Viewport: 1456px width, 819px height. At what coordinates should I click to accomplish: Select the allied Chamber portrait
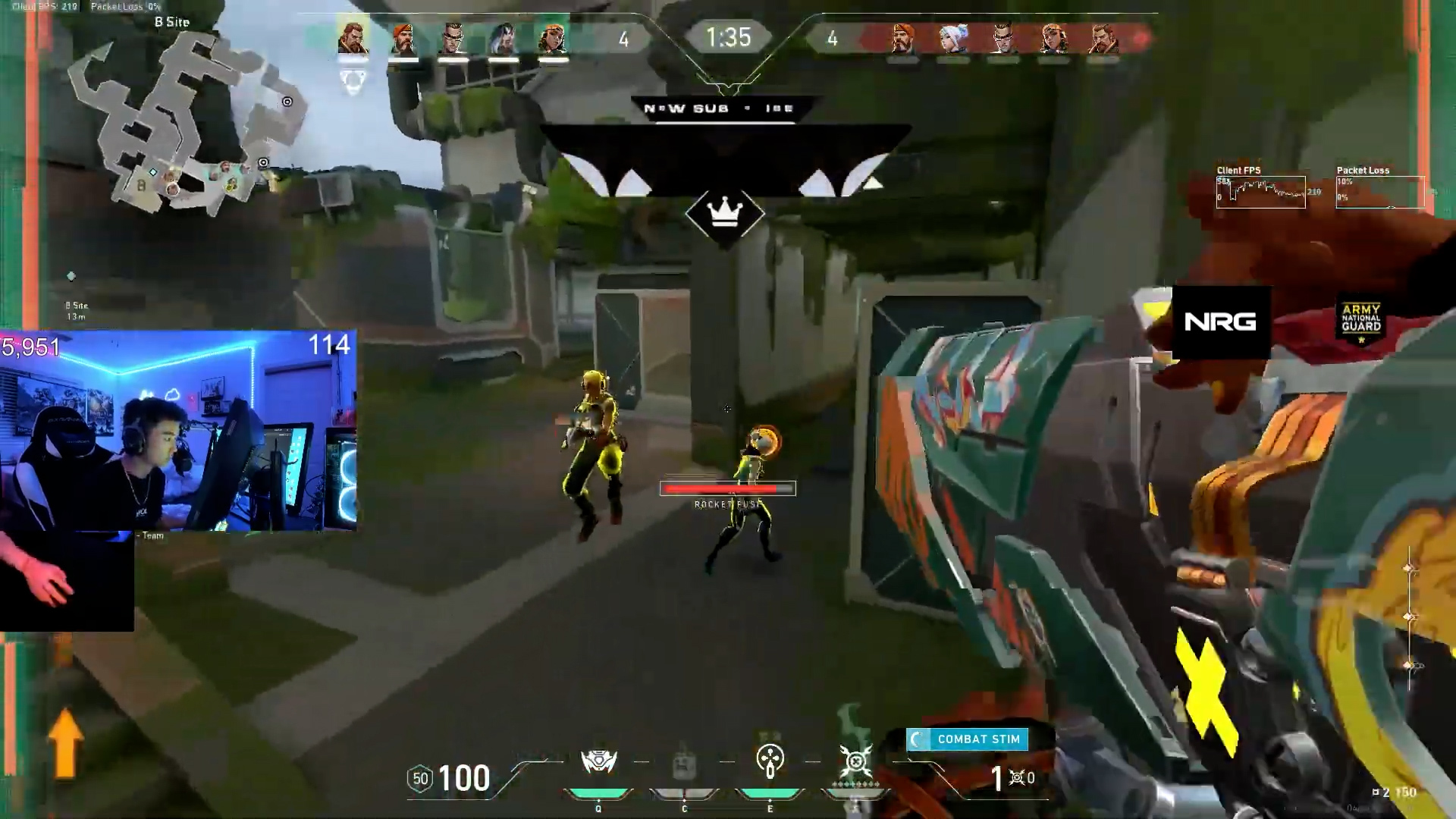pyautogui.click(x=453, y=38)
